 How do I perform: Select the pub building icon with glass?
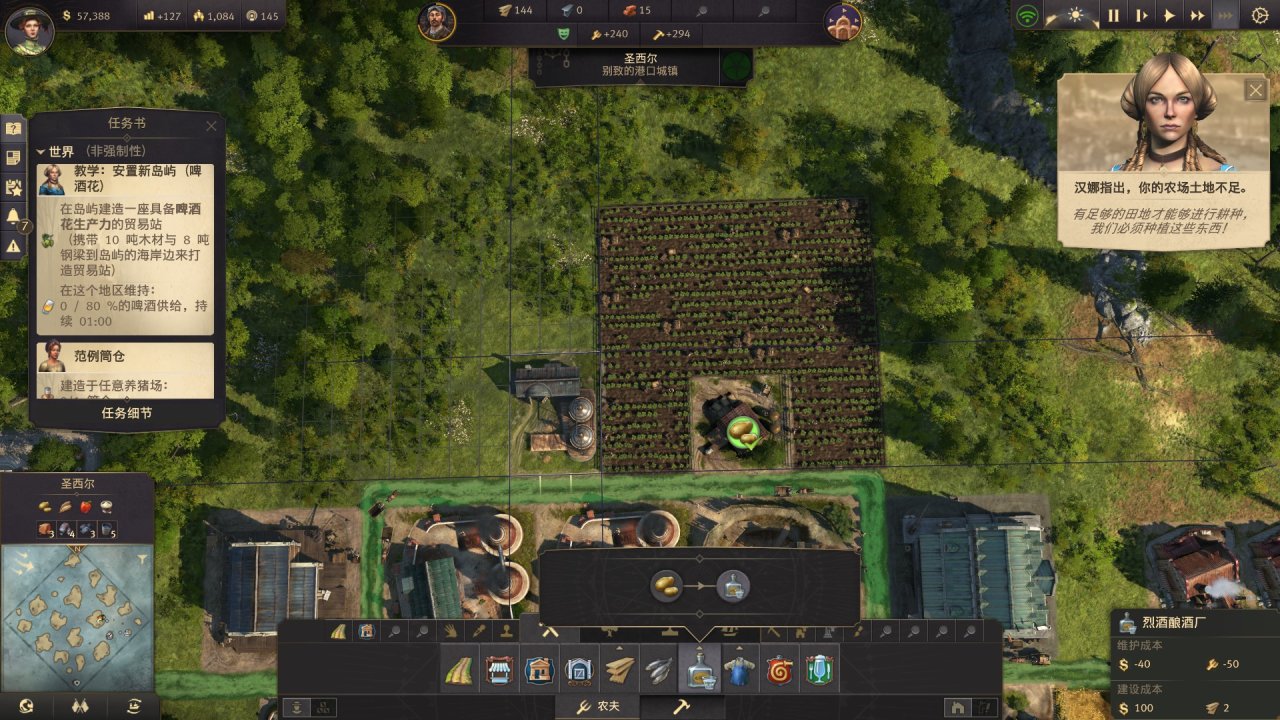pyautogui.click(x=819, y=670)
